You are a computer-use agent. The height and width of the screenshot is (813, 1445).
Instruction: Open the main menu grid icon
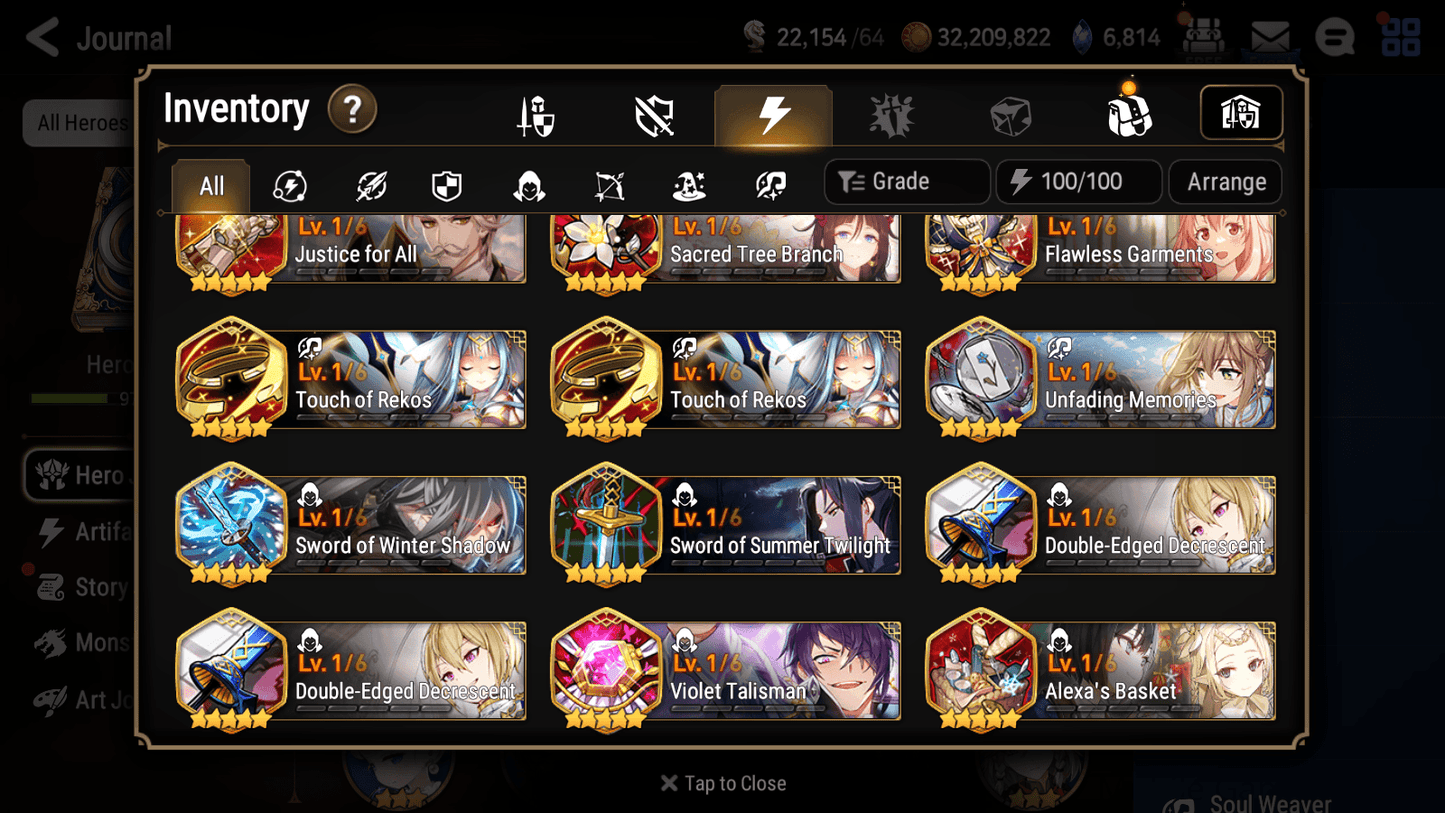pos(1399,37)
